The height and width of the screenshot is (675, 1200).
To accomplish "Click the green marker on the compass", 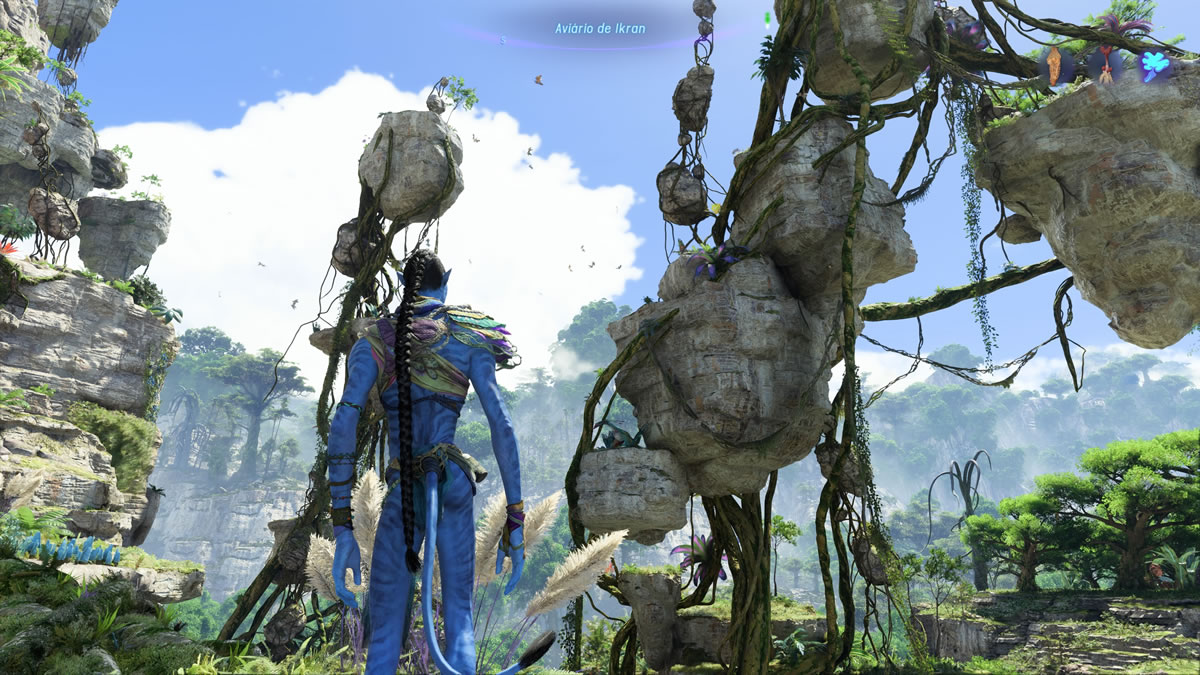I will [766, 19].
